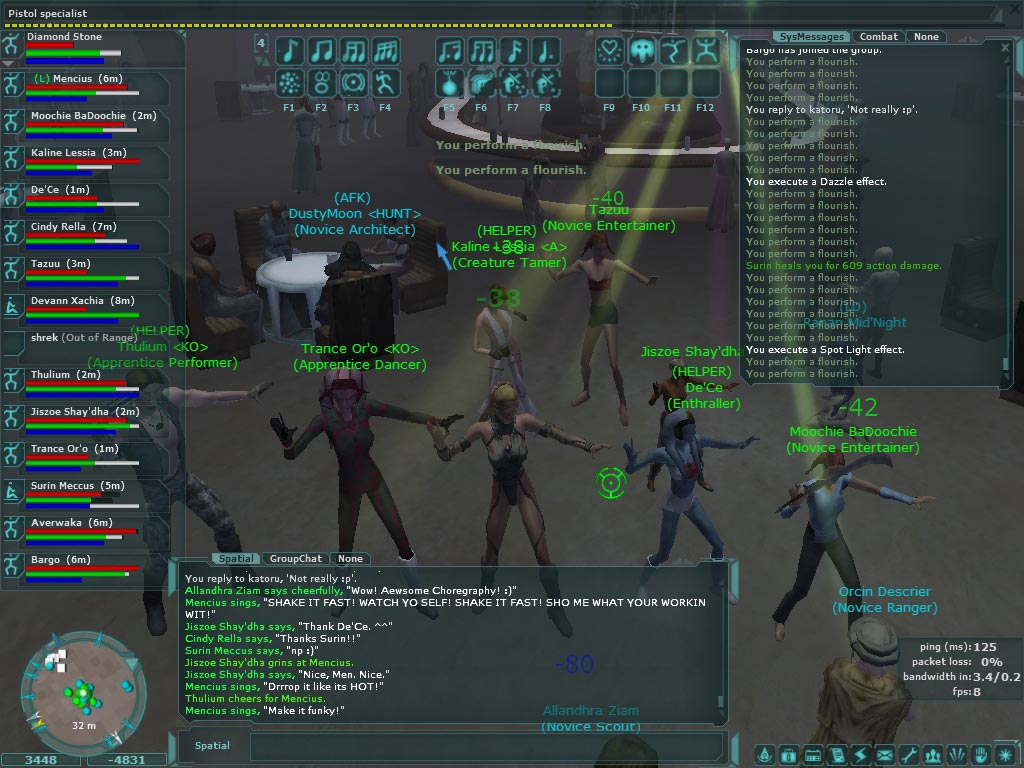Click the open hand icon in menu bar

tap(981, 755)
